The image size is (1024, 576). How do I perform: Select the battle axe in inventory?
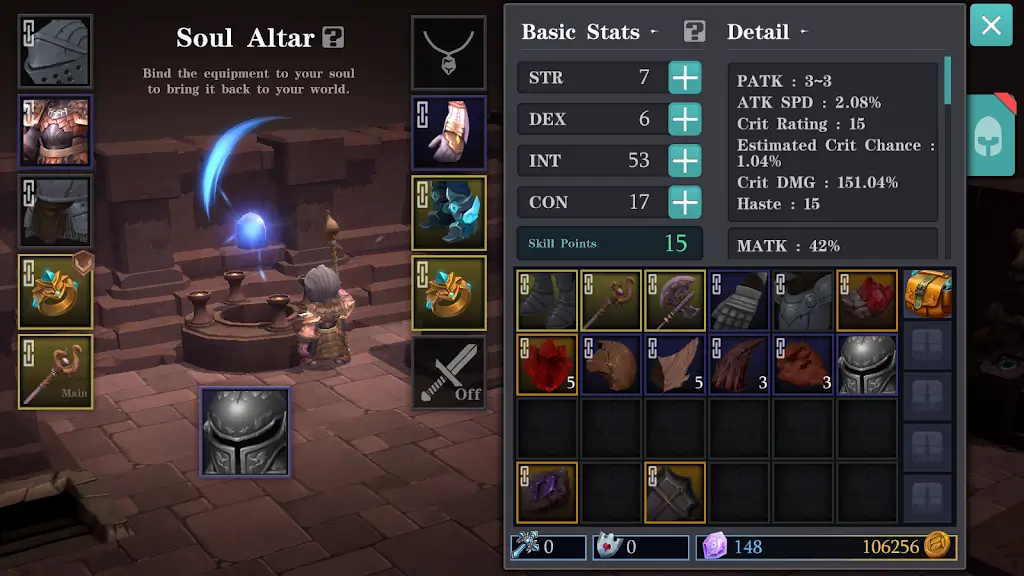[675, 300]
